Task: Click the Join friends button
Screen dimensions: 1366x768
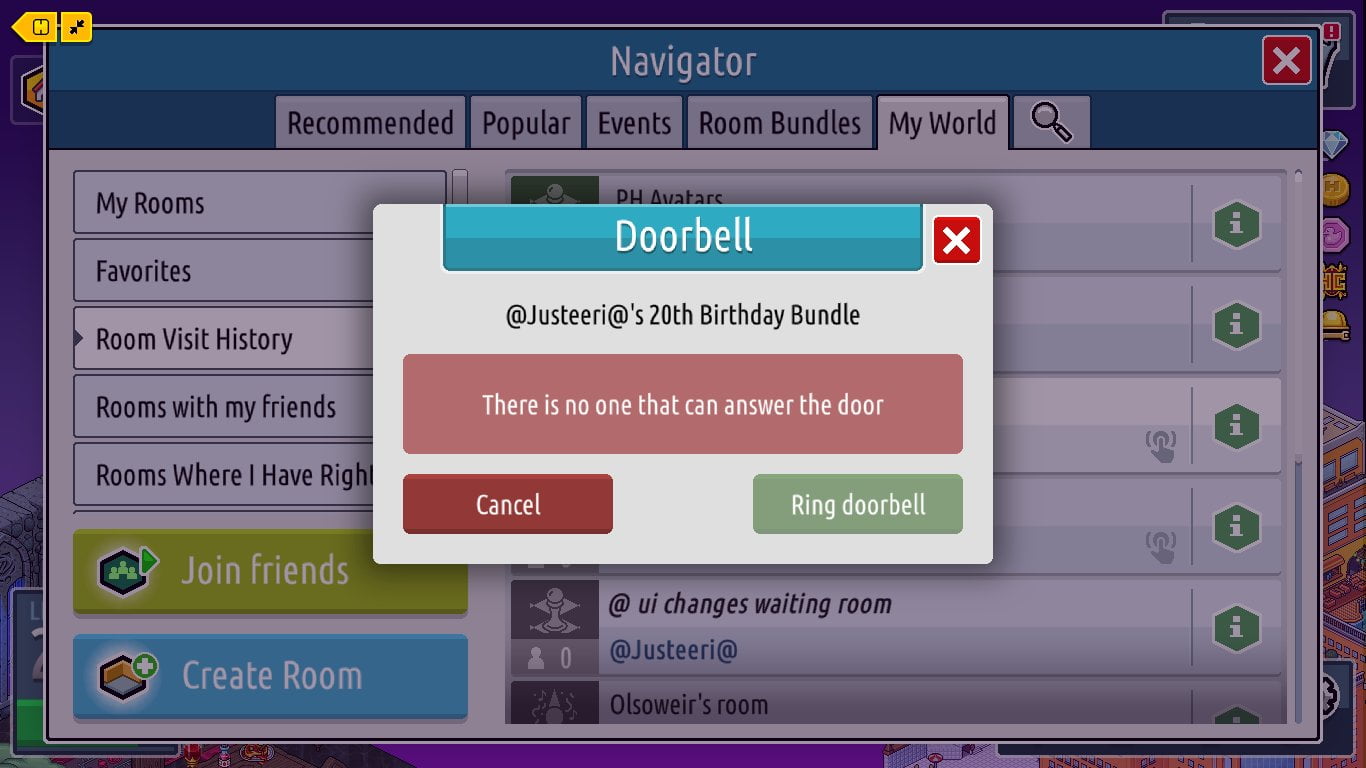Action: [x=270, y=571]
